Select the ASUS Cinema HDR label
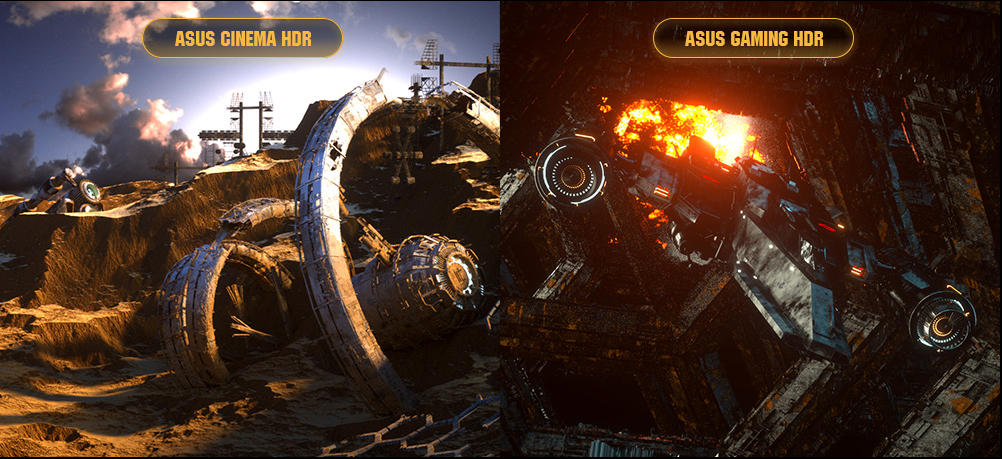1002x459 pixels. (x=242, y=39)
